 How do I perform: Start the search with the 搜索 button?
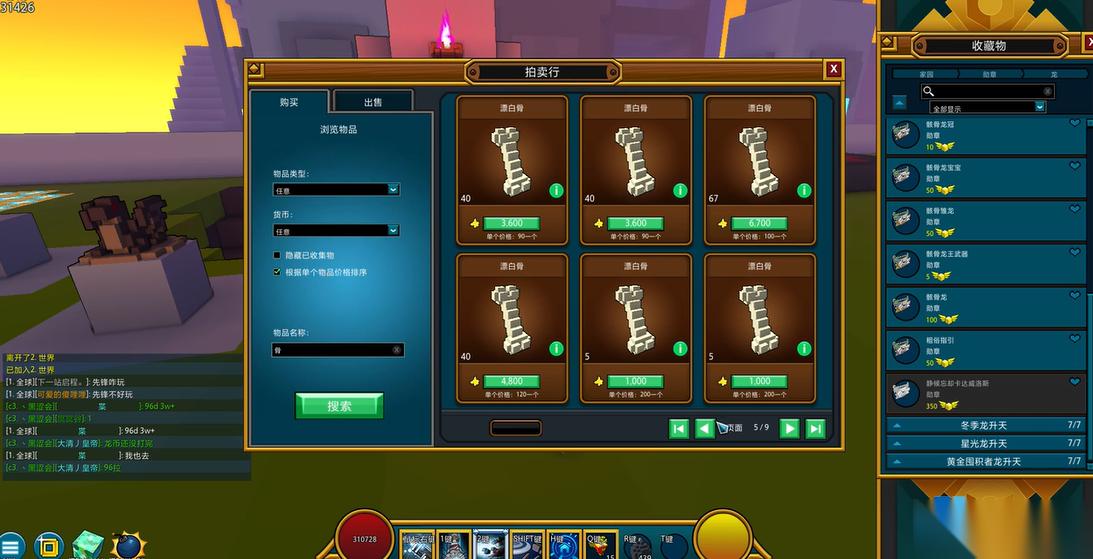point(339,406)
